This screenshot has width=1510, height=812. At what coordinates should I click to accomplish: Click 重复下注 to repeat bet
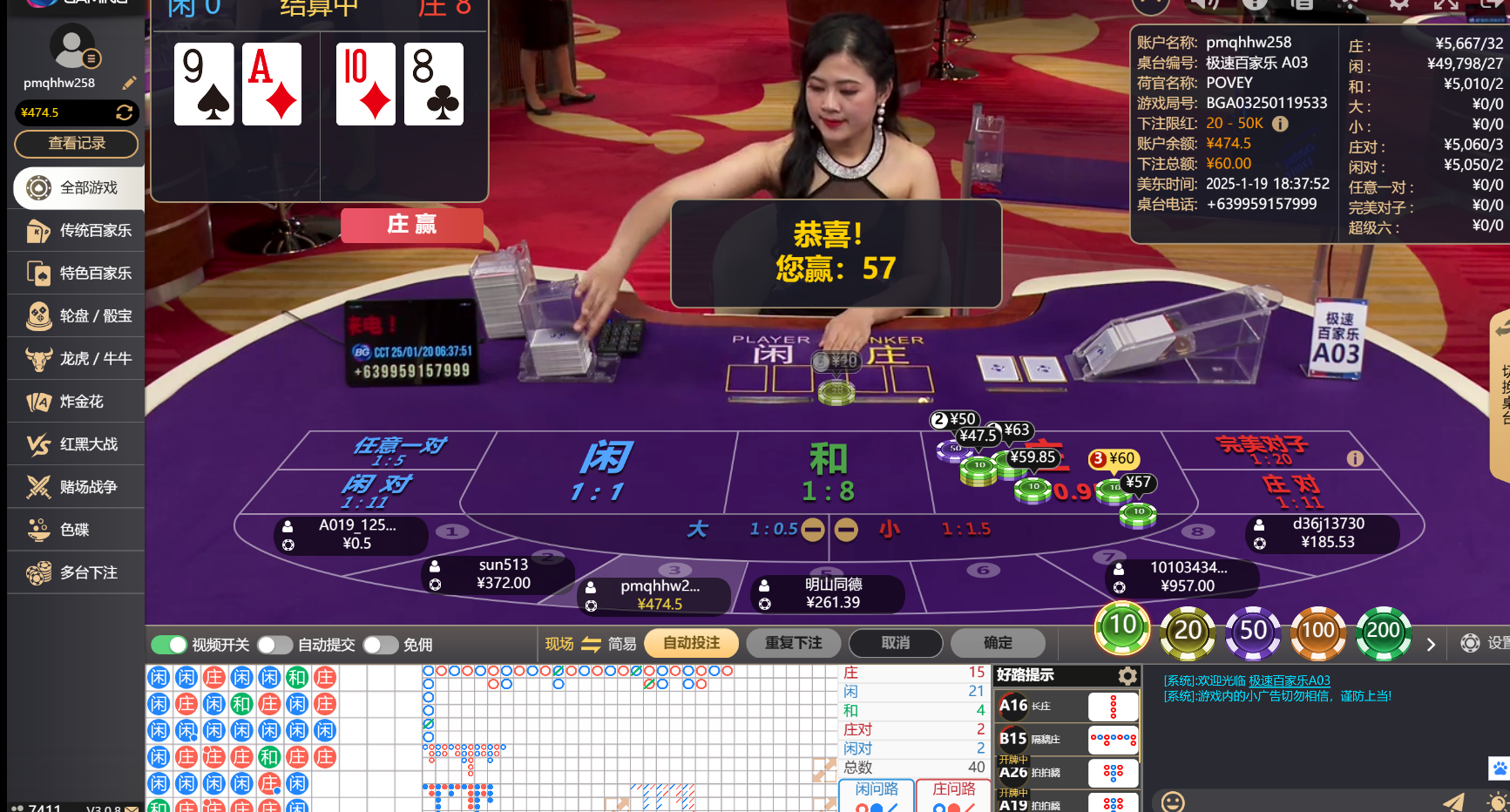[793, 643]
